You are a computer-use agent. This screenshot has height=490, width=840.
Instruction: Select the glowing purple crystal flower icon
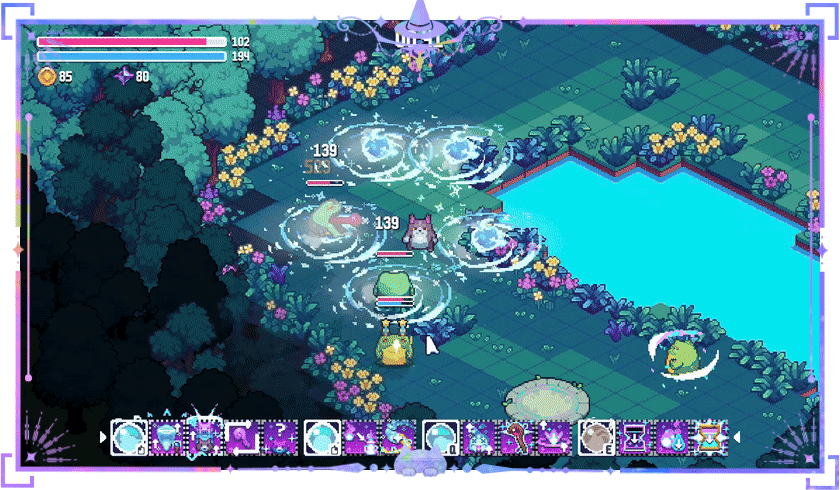[553, 438]
